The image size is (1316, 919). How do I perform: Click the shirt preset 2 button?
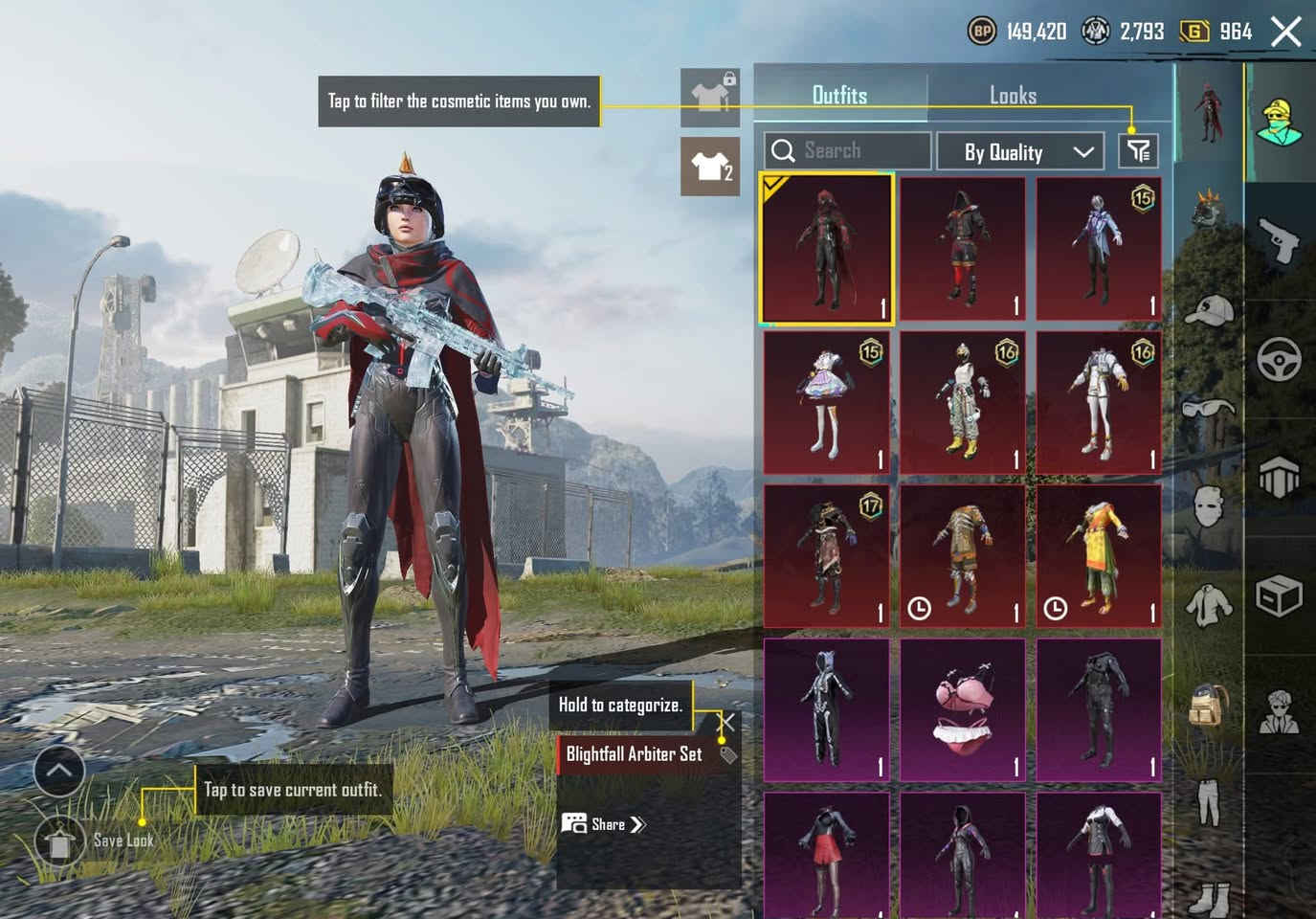[x=710, y=167]
